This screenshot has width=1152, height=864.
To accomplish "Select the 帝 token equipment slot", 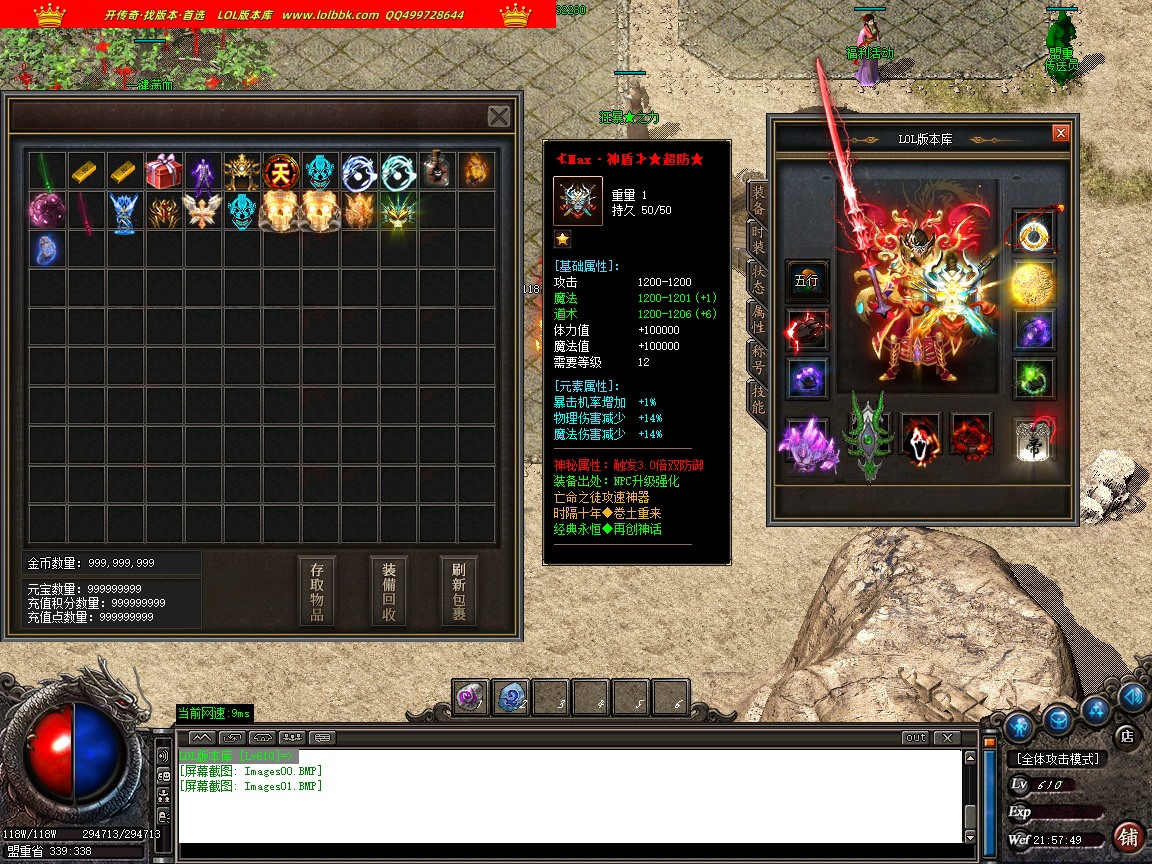I will (x=1032, y=441).
